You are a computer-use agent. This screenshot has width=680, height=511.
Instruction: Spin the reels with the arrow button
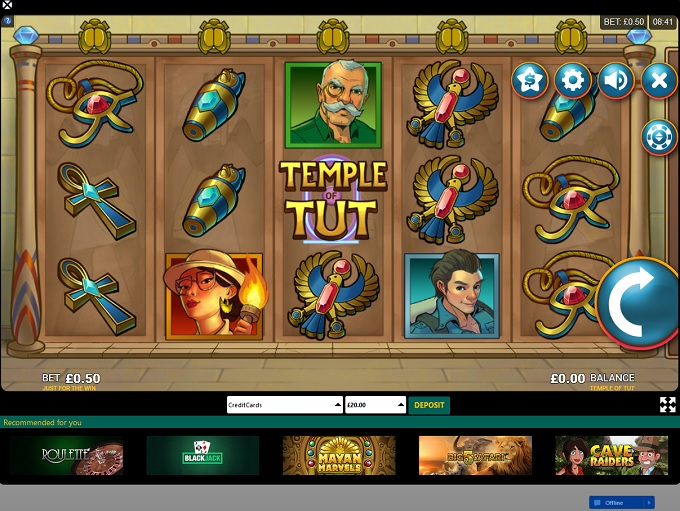pos(638,304)
